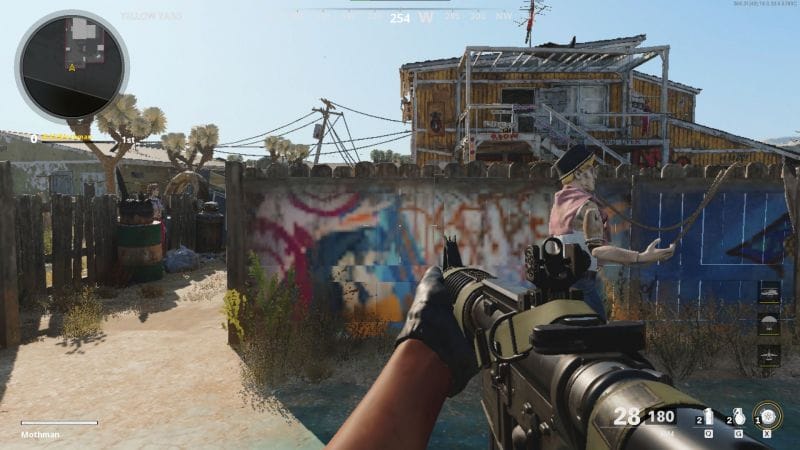800x450 pixels.
Task: Select the top scorestreak vehicle icon
Action: pos(769,293)
